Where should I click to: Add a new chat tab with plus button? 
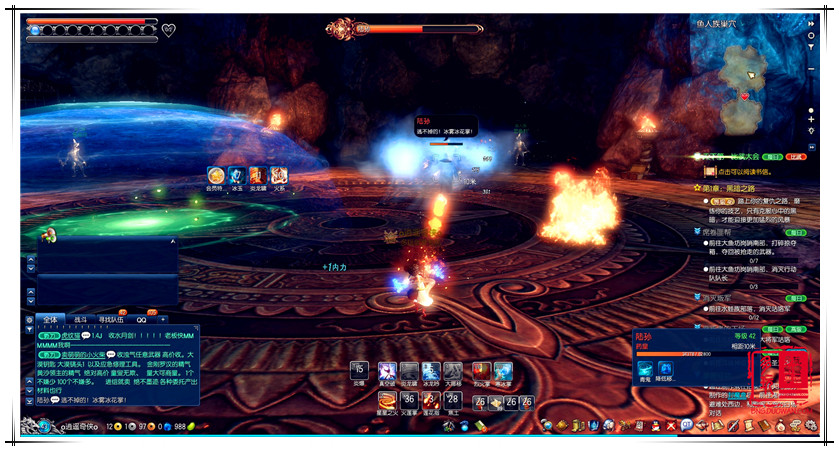point(163,319)
